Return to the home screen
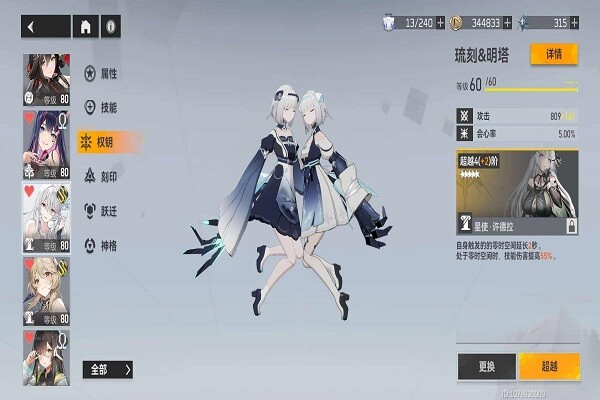This screenshot has height=400, width=600. [86, 27]
